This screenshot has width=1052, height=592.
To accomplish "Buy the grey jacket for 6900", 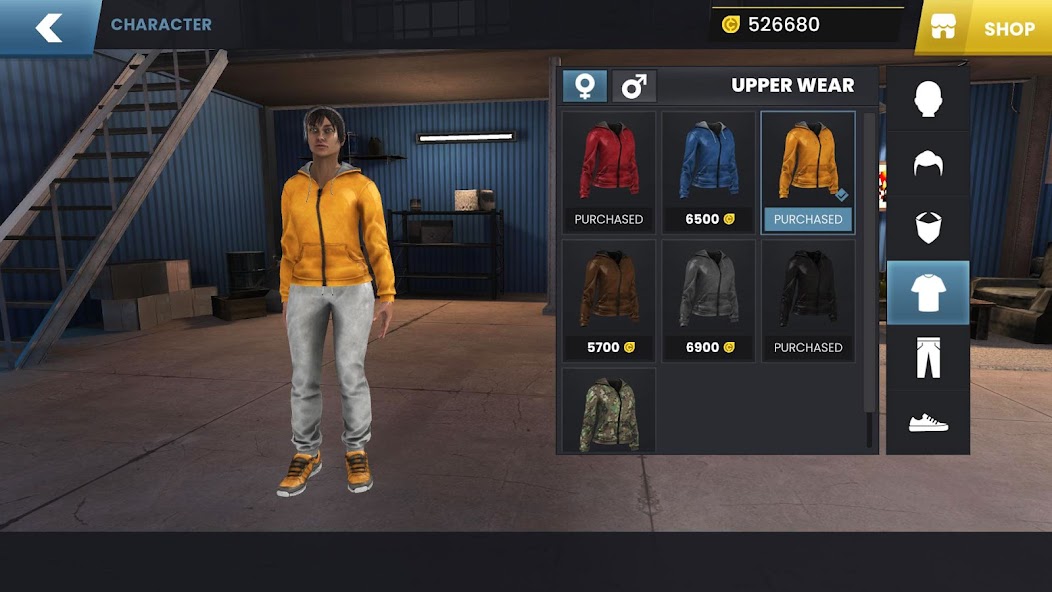I will (708, 299).
